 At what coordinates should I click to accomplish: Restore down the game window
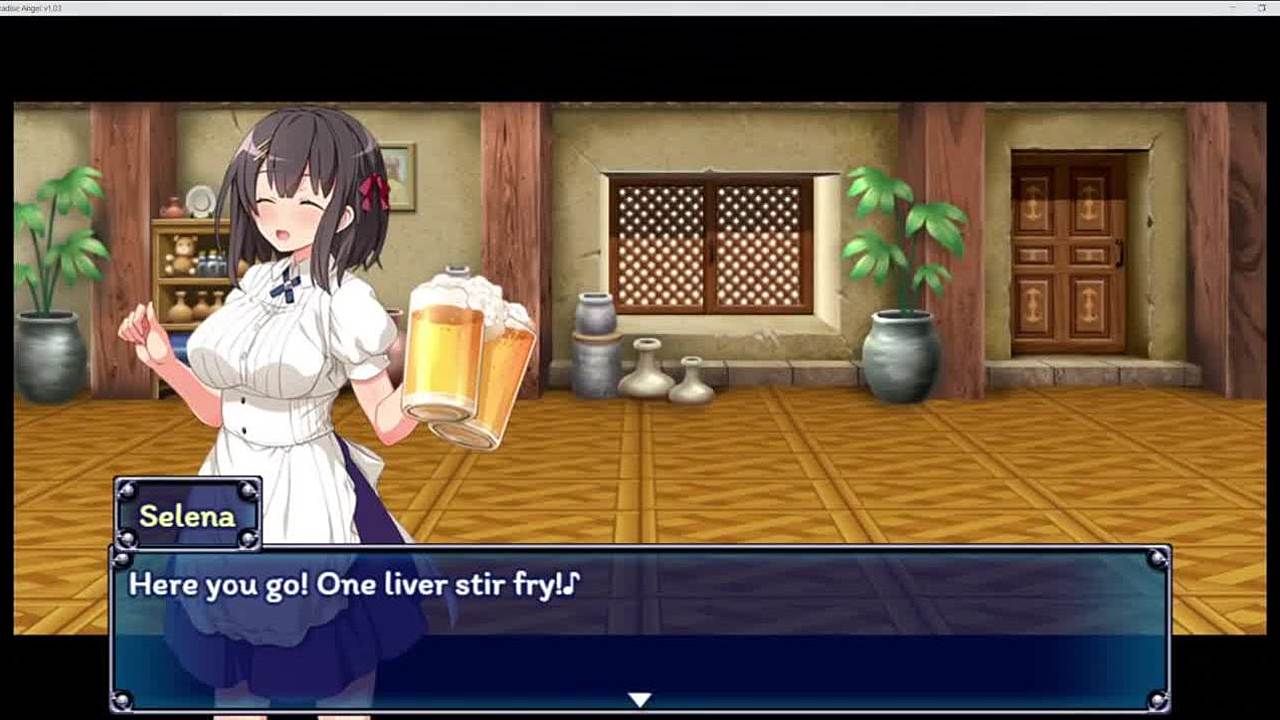(1262, 7)
